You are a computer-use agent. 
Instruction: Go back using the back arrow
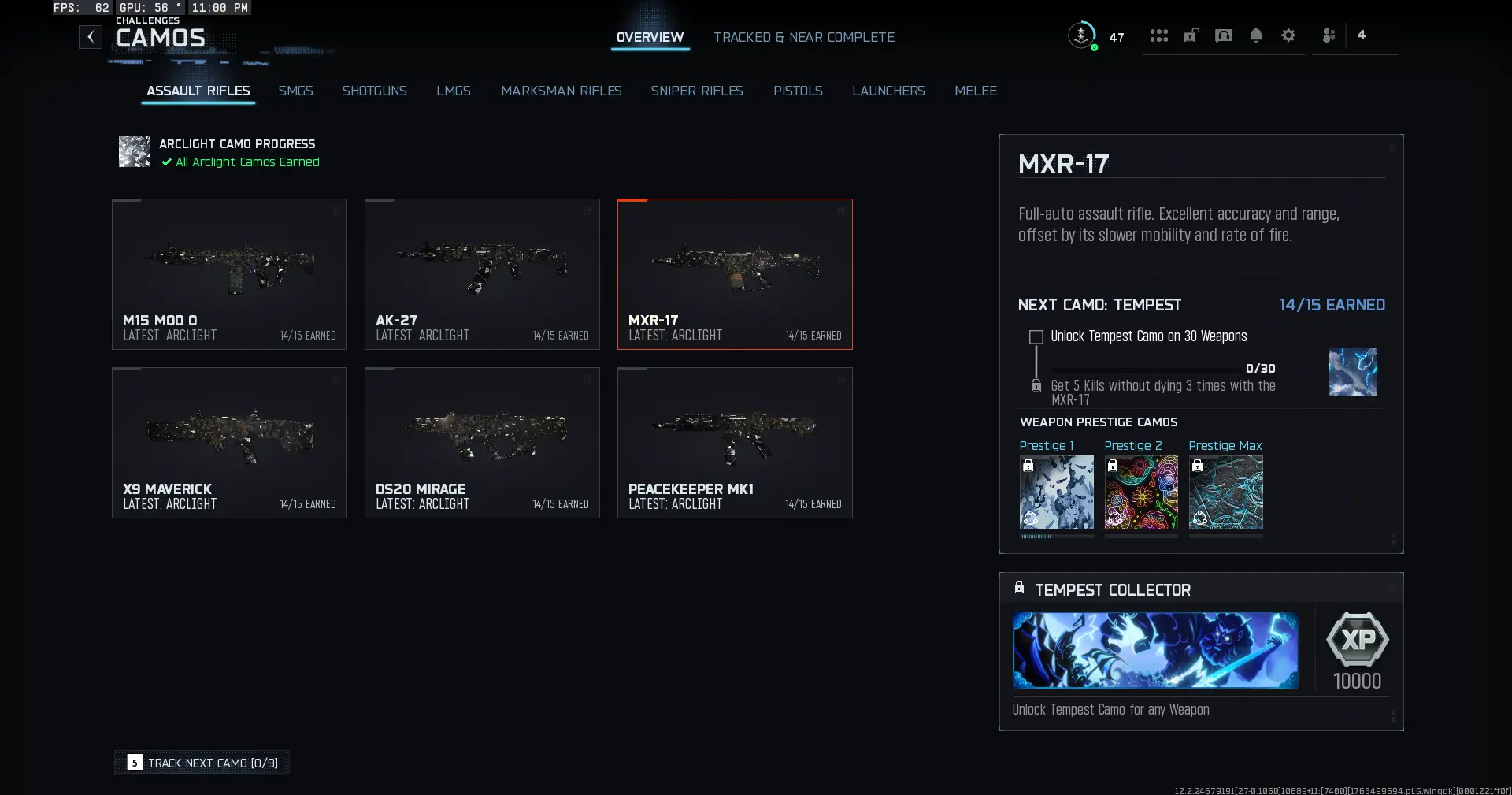pyautogui.click(x=91, y=37)
